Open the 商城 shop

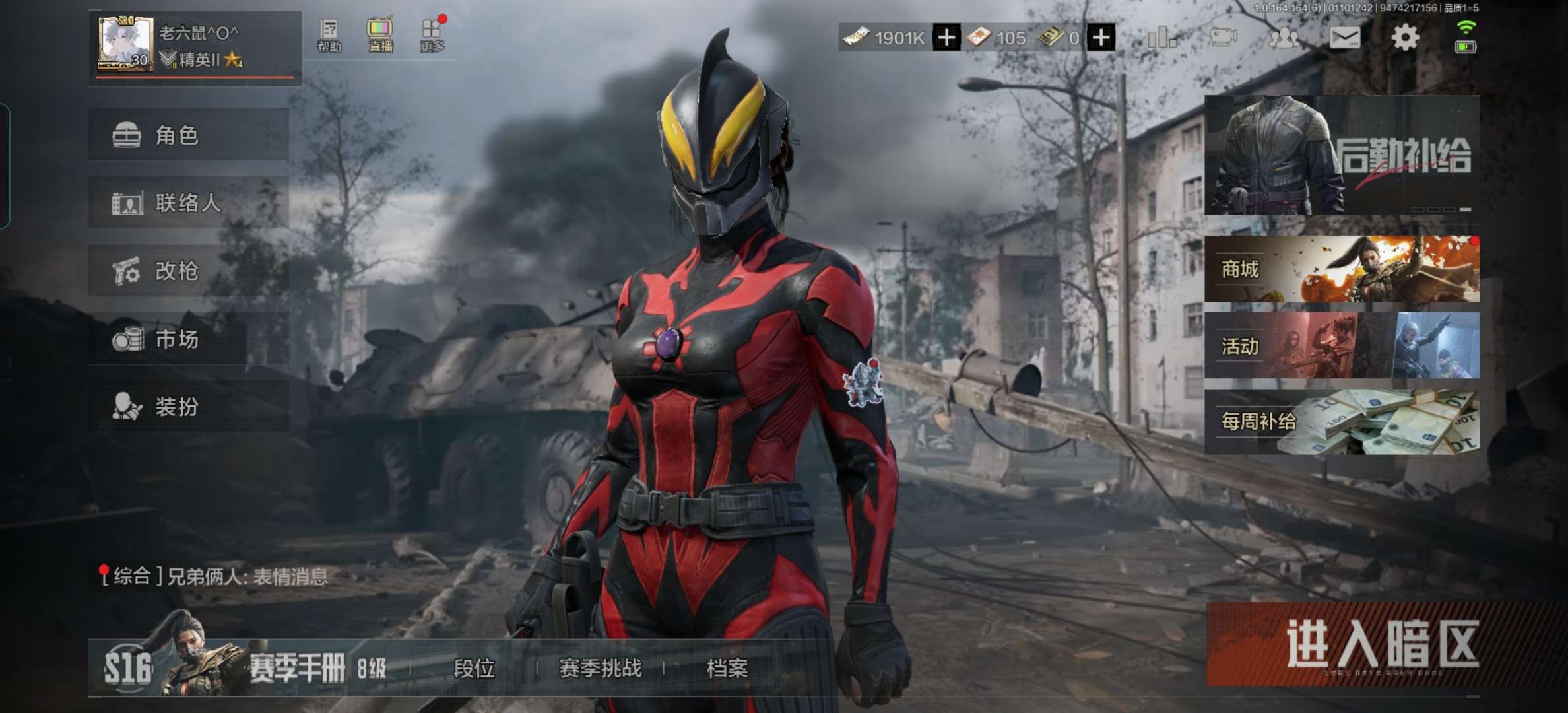pos(1342,269)
